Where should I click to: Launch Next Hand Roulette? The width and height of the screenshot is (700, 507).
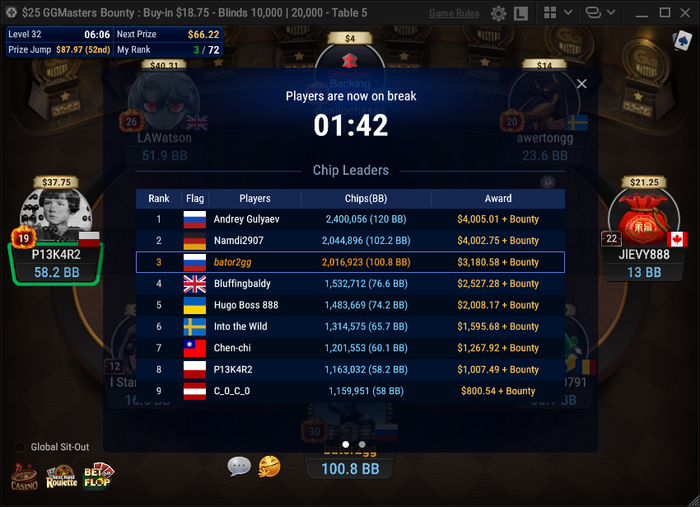pos(61,476)
